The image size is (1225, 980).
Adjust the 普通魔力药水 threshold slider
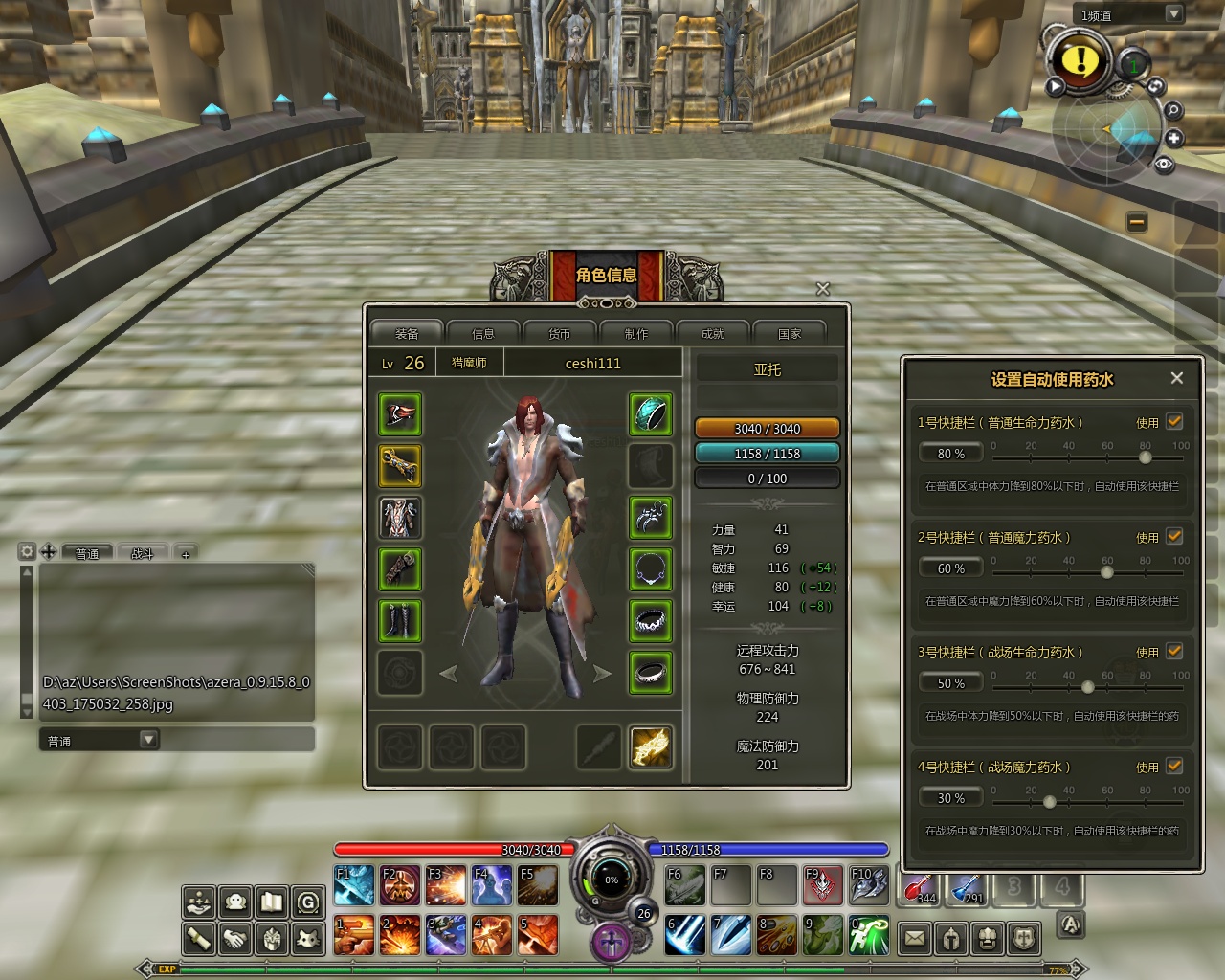pyautogui.click(x=1107, y=572)
